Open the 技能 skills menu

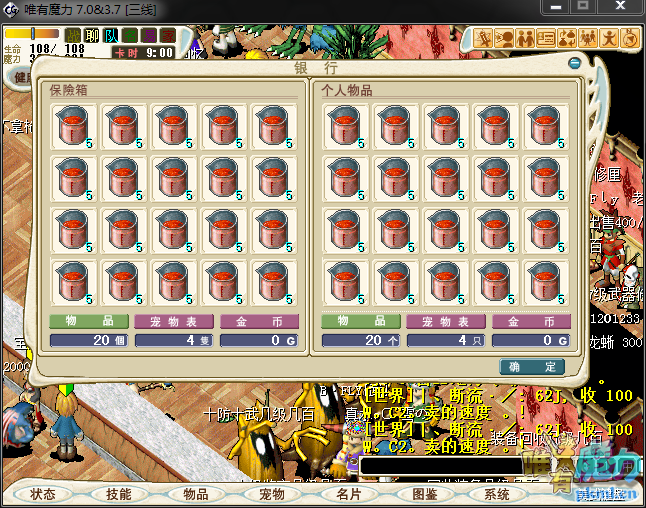pyautogui.click(x=119, y=494)
